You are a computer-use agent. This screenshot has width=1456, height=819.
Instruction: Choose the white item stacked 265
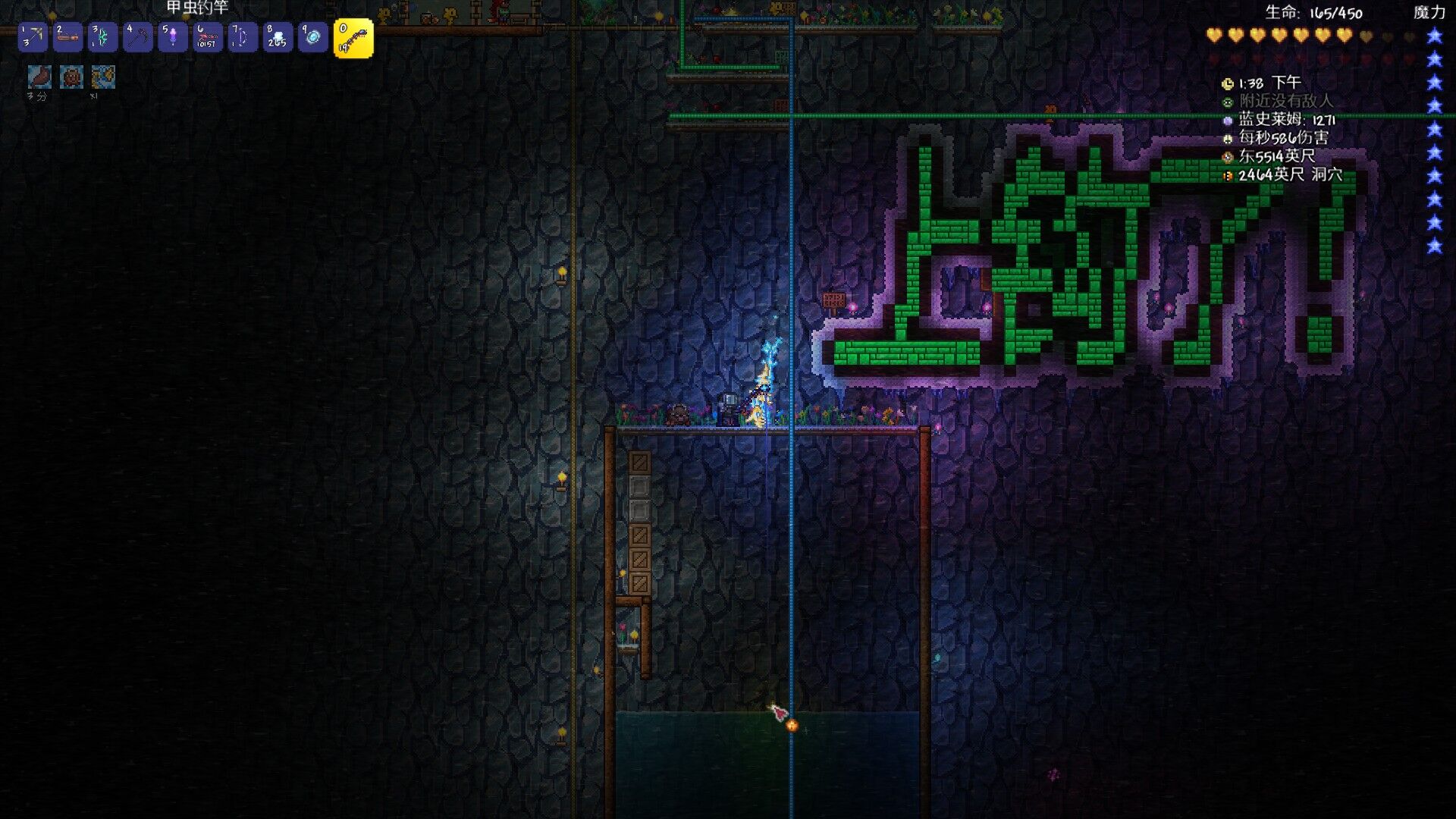point(278,37)
